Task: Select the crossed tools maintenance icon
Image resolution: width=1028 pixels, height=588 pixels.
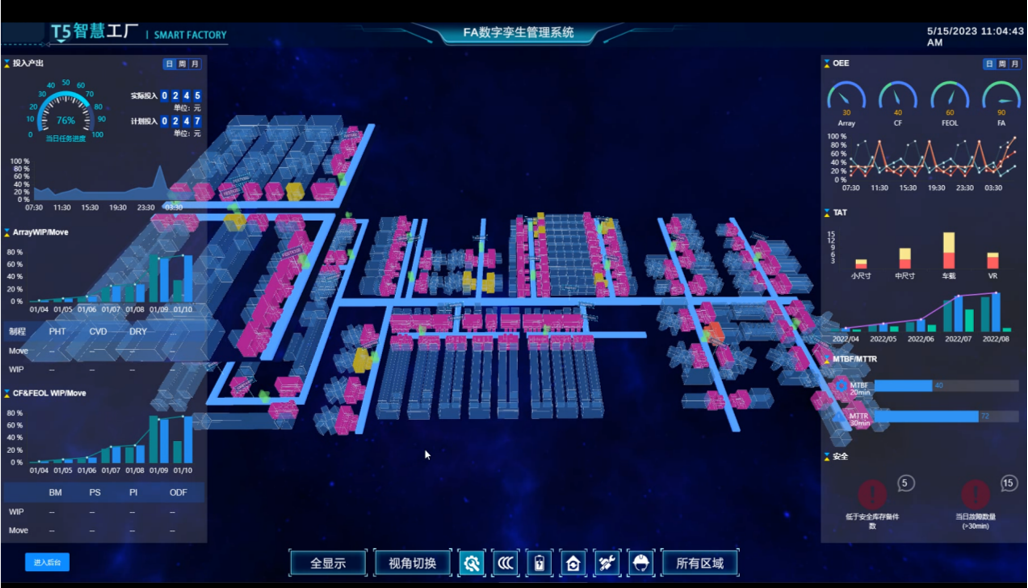Action: (x=607, y=563)
